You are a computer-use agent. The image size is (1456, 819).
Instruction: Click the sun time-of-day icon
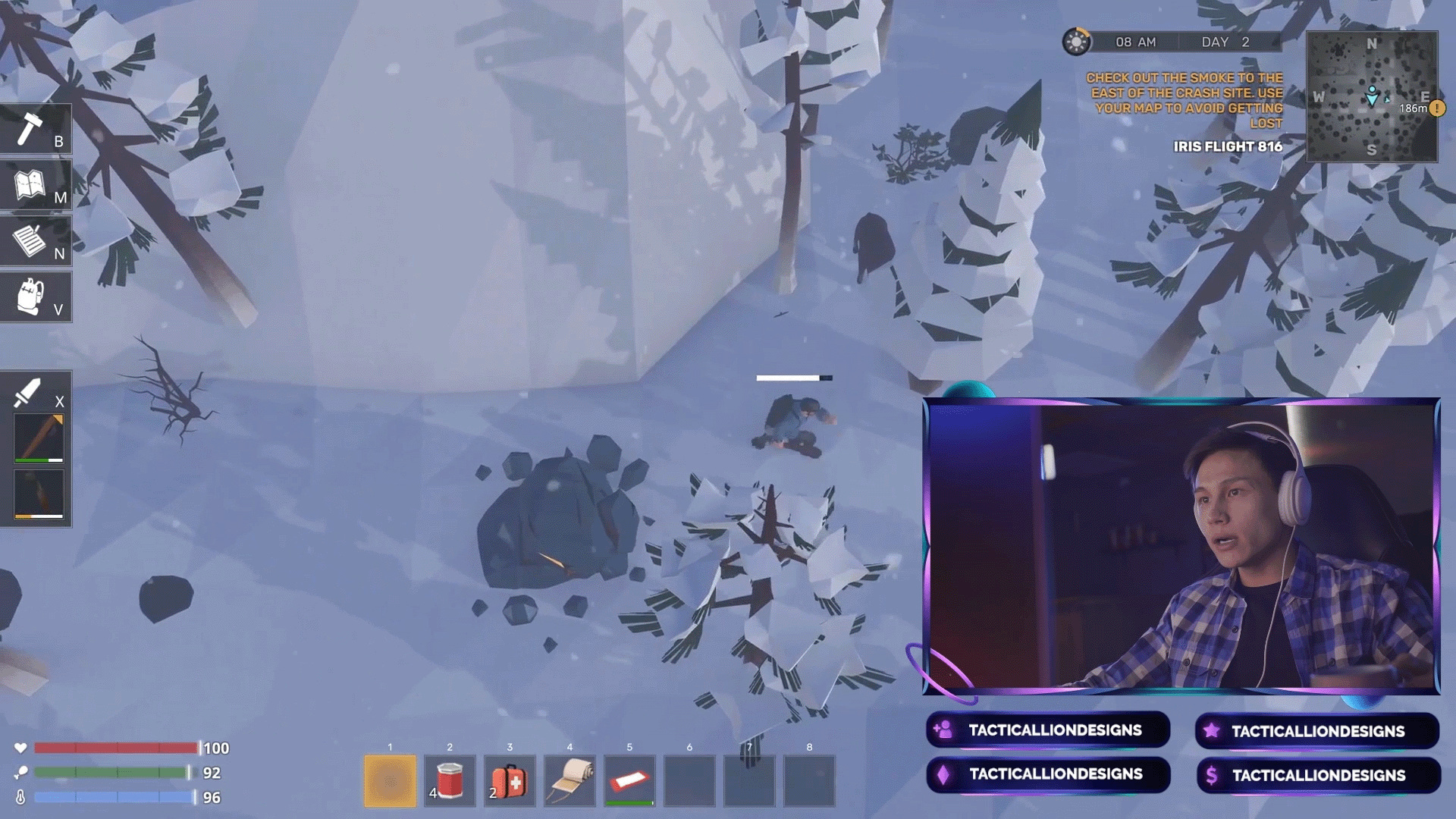point(1076,42)
